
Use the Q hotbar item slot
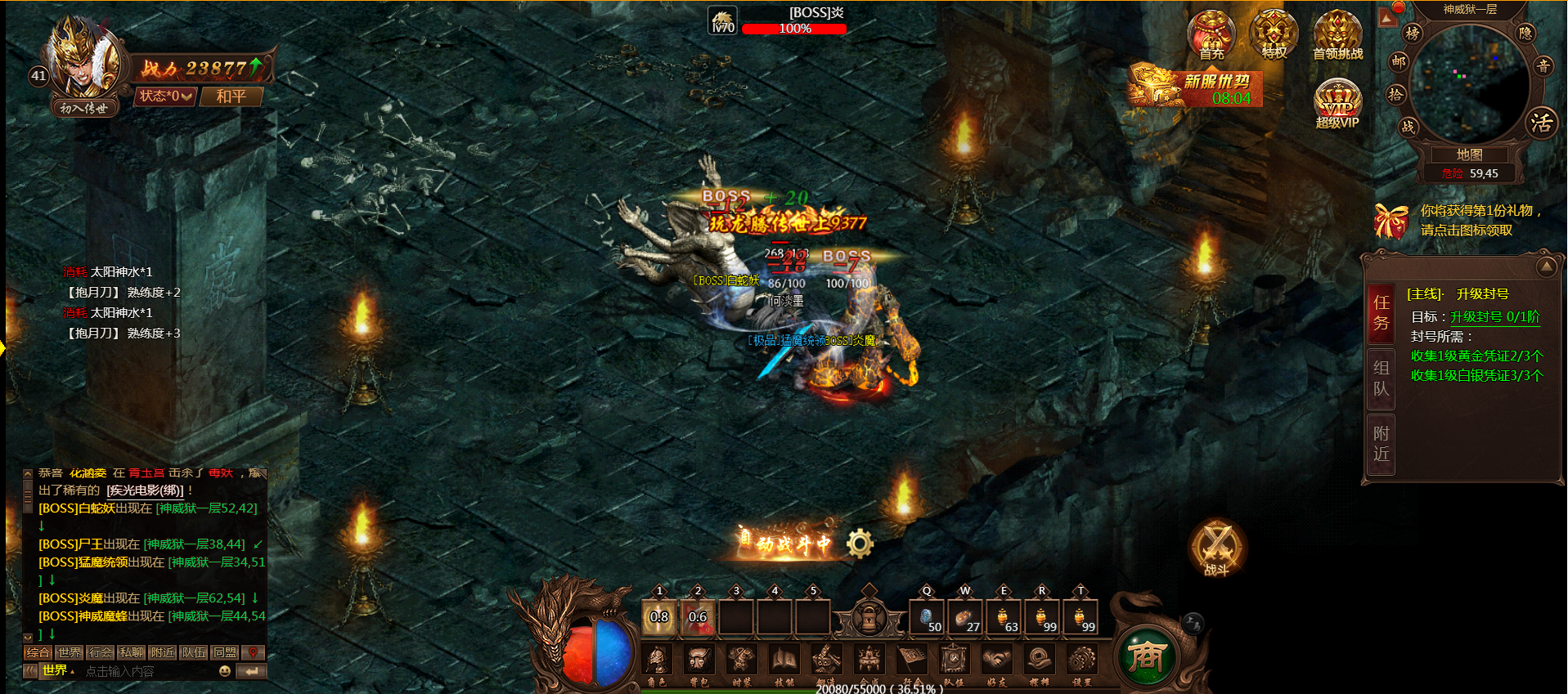pos(928,617)
